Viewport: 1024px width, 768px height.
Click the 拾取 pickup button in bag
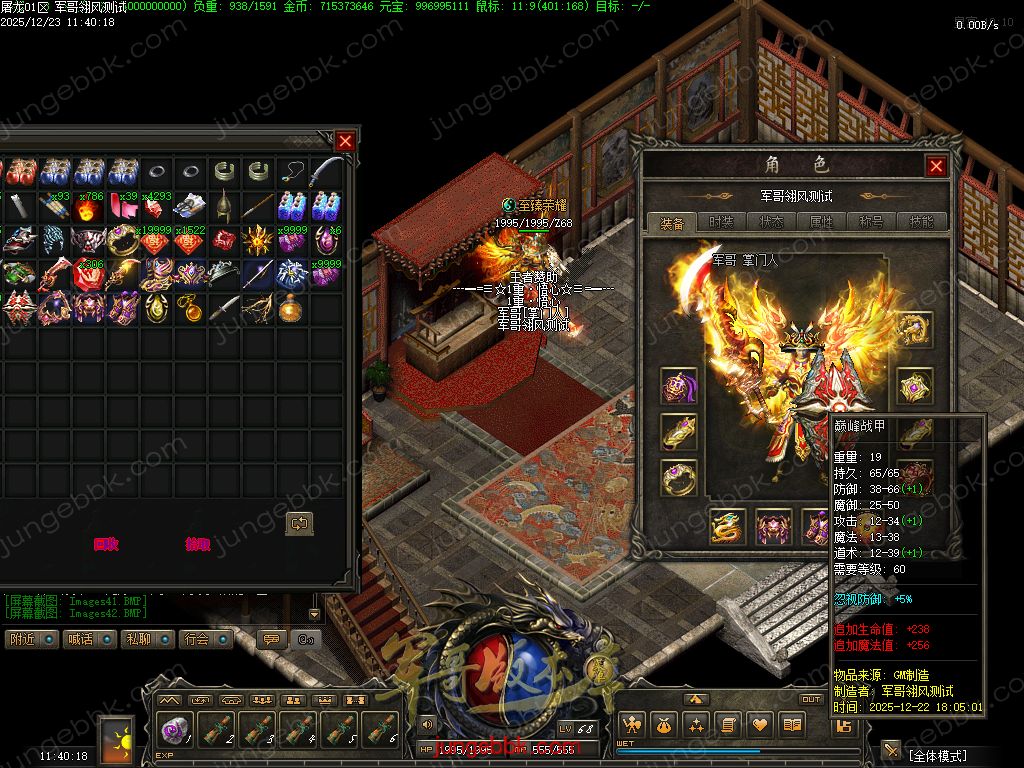198,544
